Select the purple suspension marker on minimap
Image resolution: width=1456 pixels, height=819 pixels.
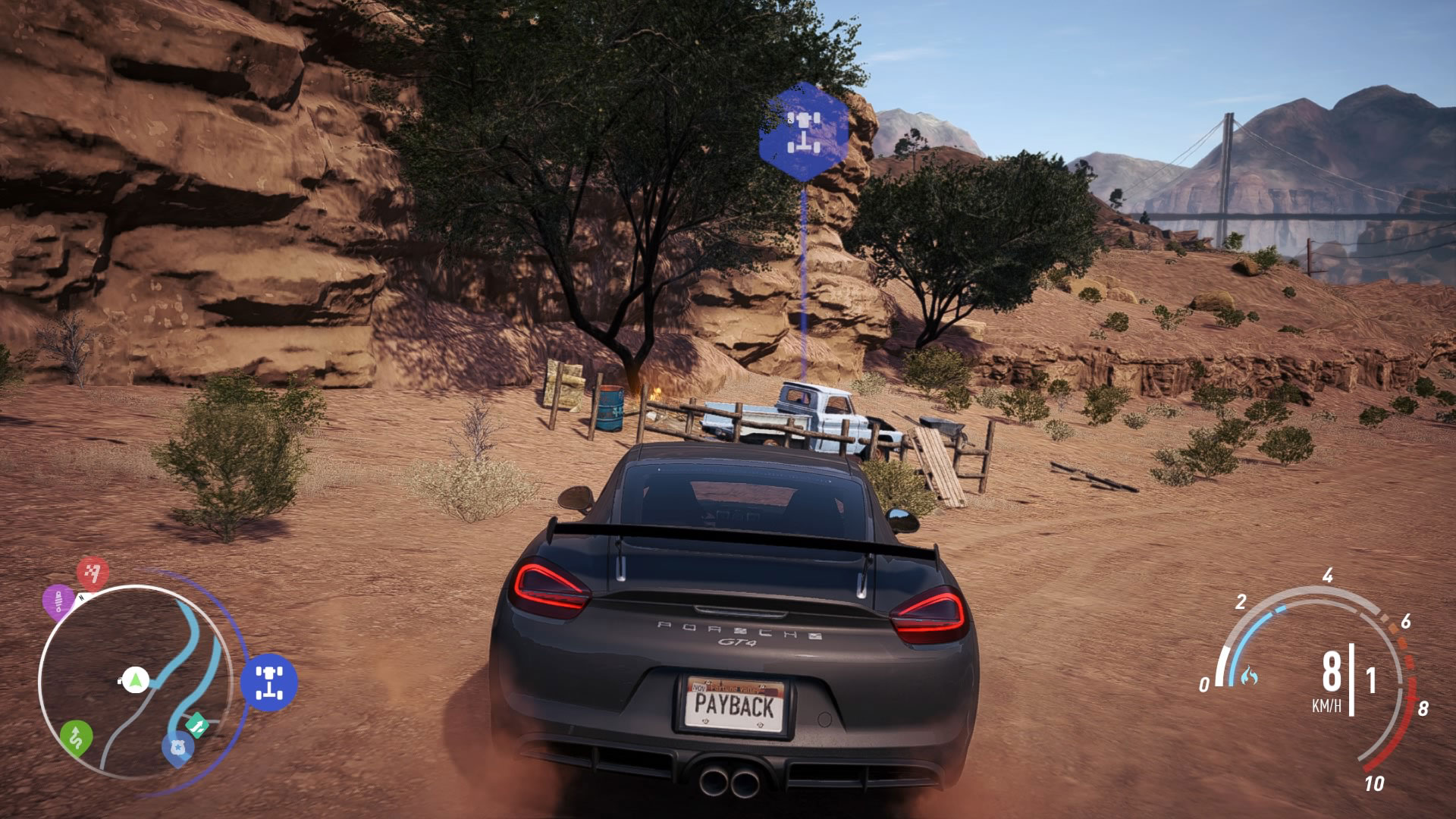[x=58, y=601]
